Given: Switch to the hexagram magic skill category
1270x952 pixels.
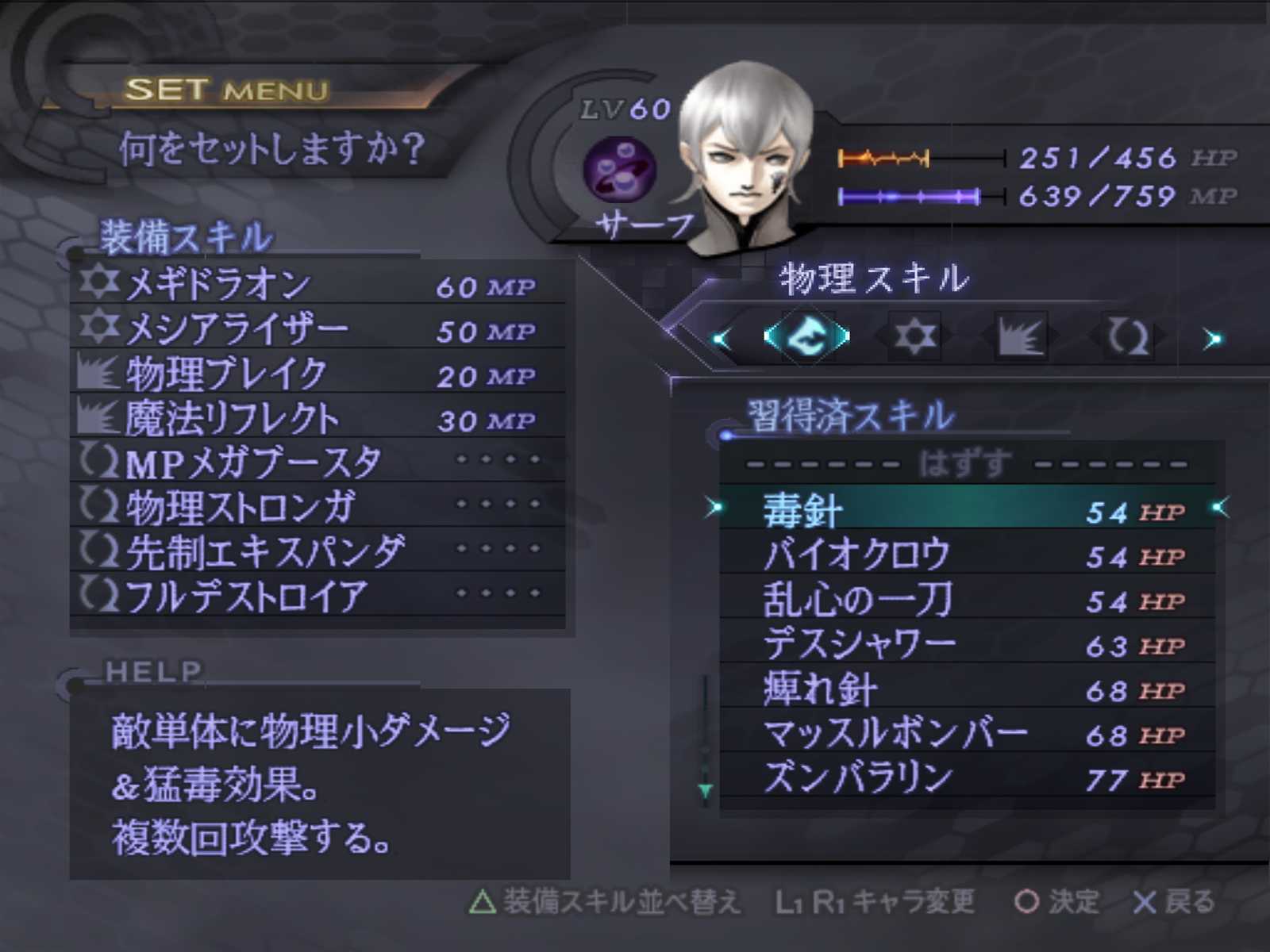Looking at the screenshot, I should [914, 336].
